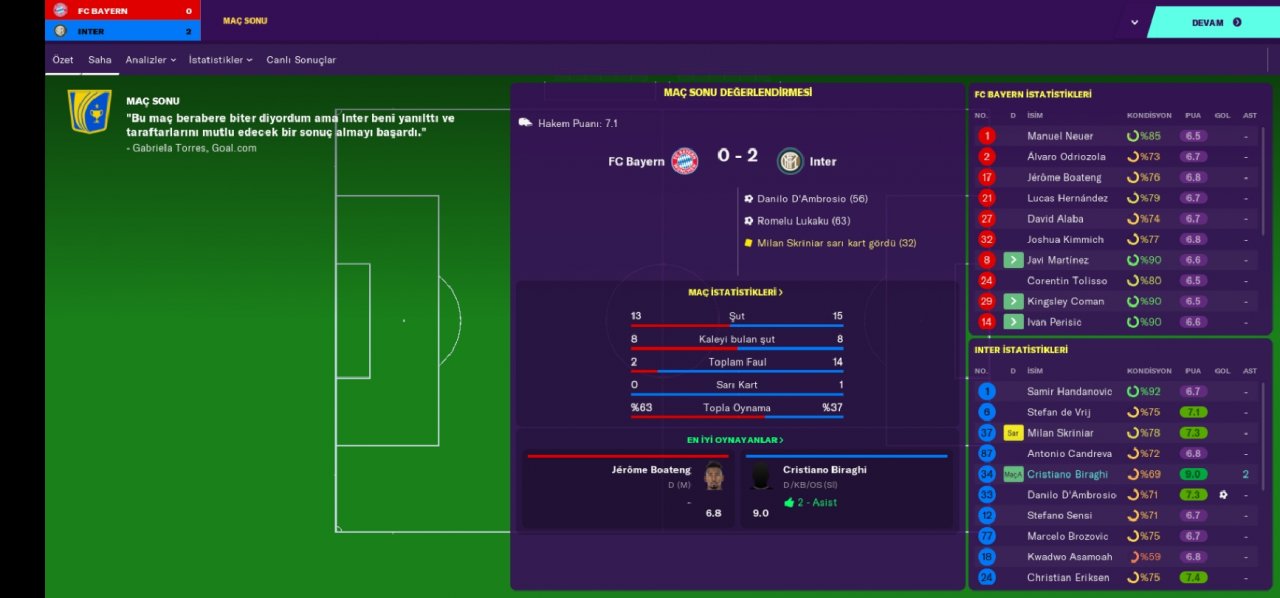The width and height of the screenshot is (1280, 598).
Task: Select Danilo D'Ambrosio's goal entry
Action: 811,199
